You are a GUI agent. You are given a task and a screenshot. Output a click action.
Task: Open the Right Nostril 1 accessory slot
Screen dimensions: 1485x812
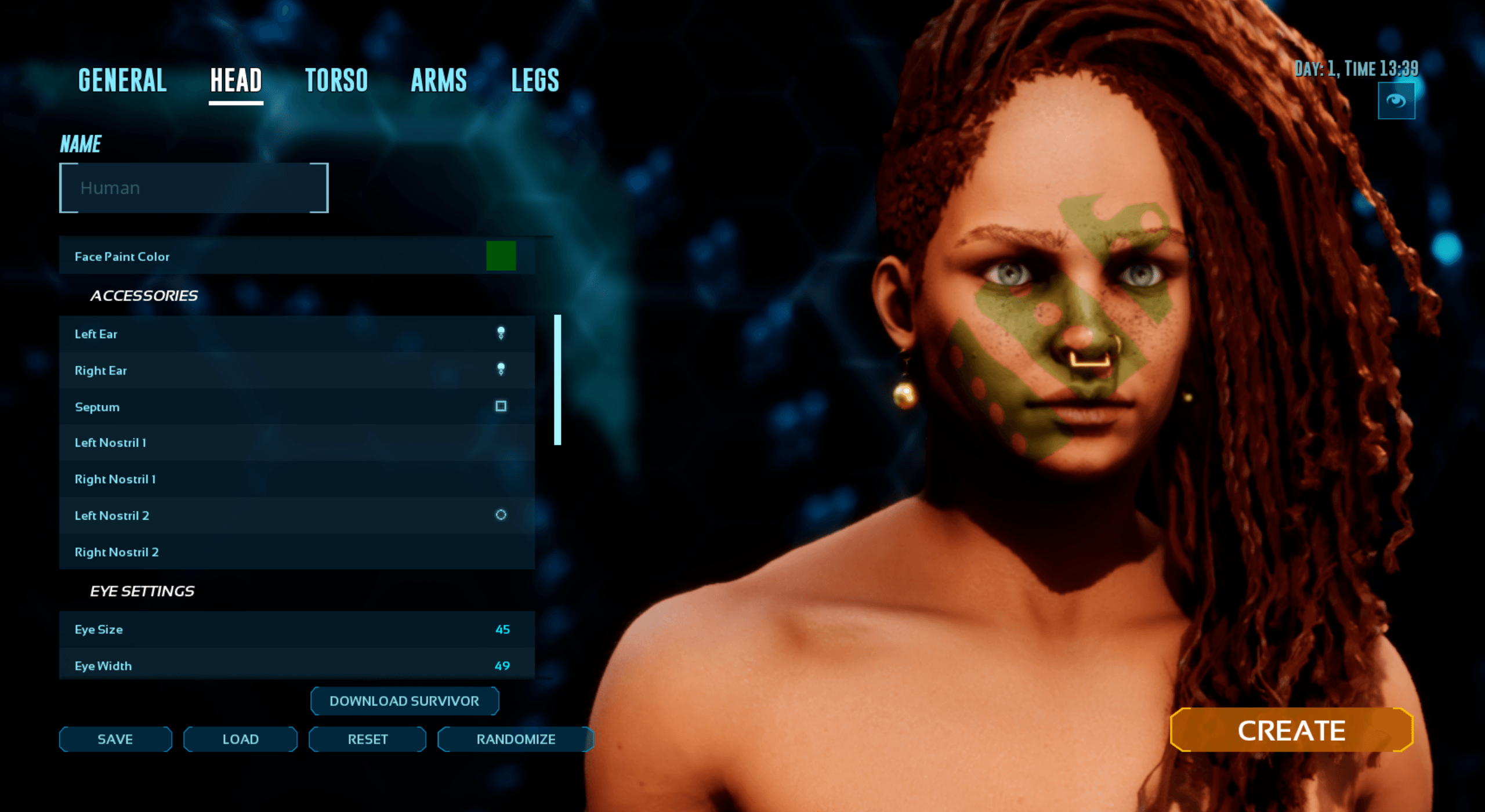296,479
